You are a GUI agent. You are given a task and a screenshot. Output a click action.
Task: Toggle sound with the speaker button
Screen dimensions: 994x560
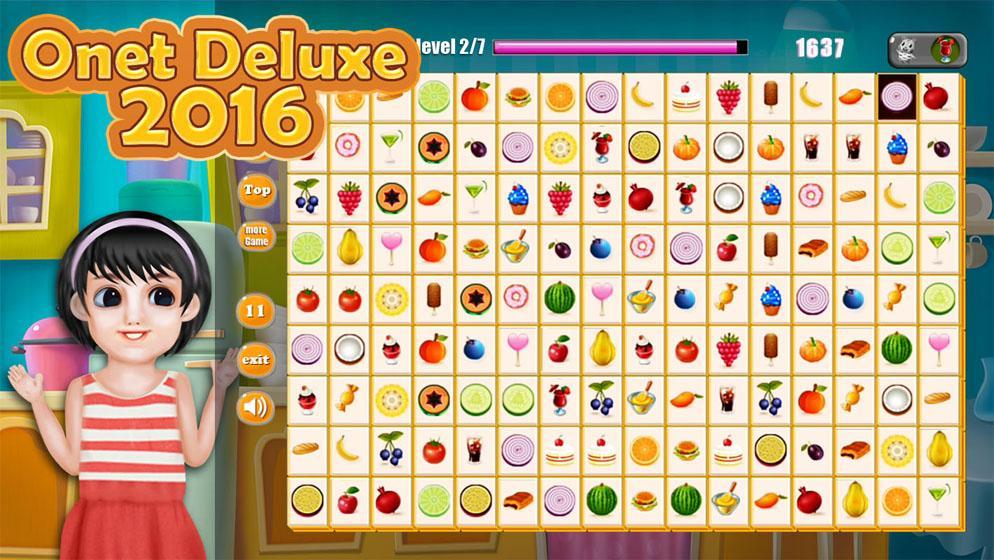[257, 407]
